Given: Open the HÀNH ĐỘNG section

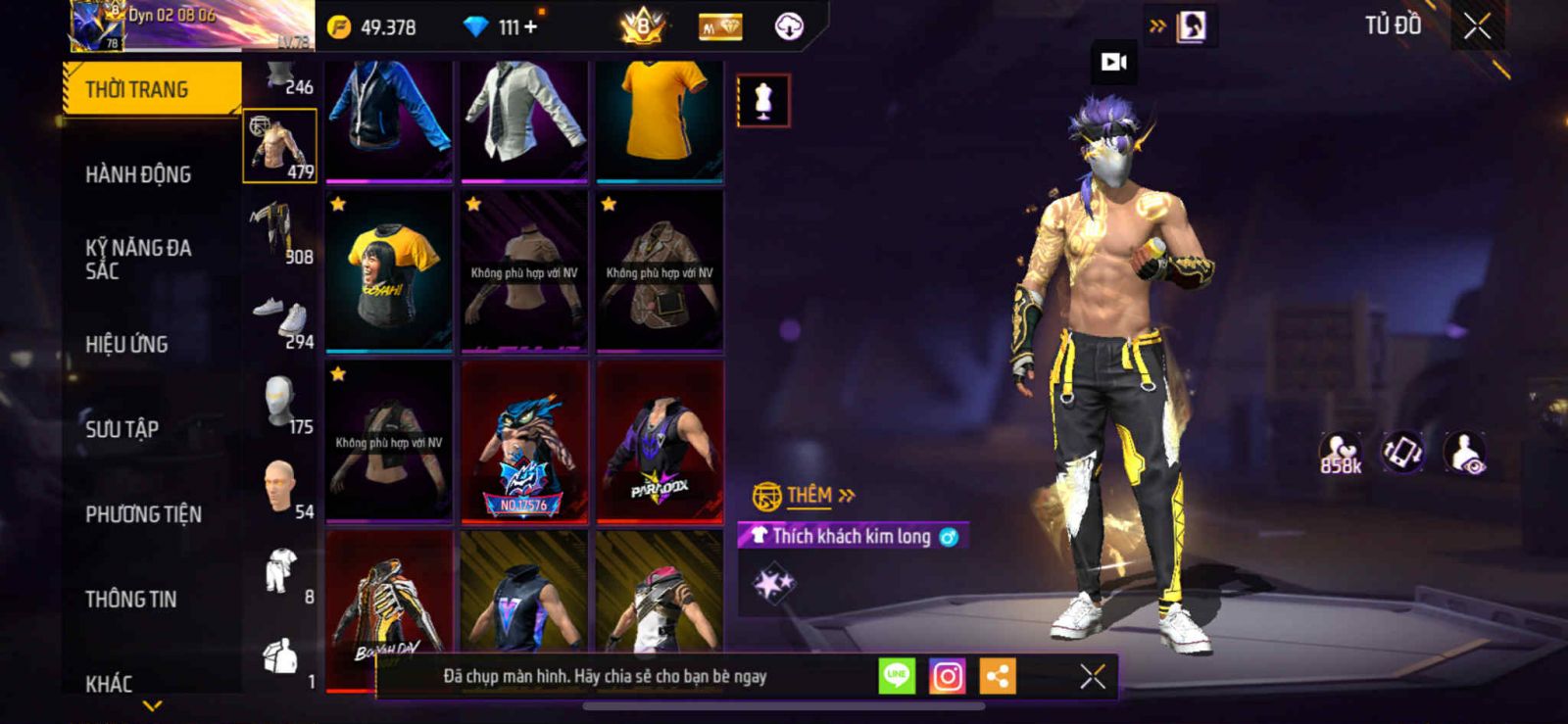Looking at the screenshot, I should 138,174.
